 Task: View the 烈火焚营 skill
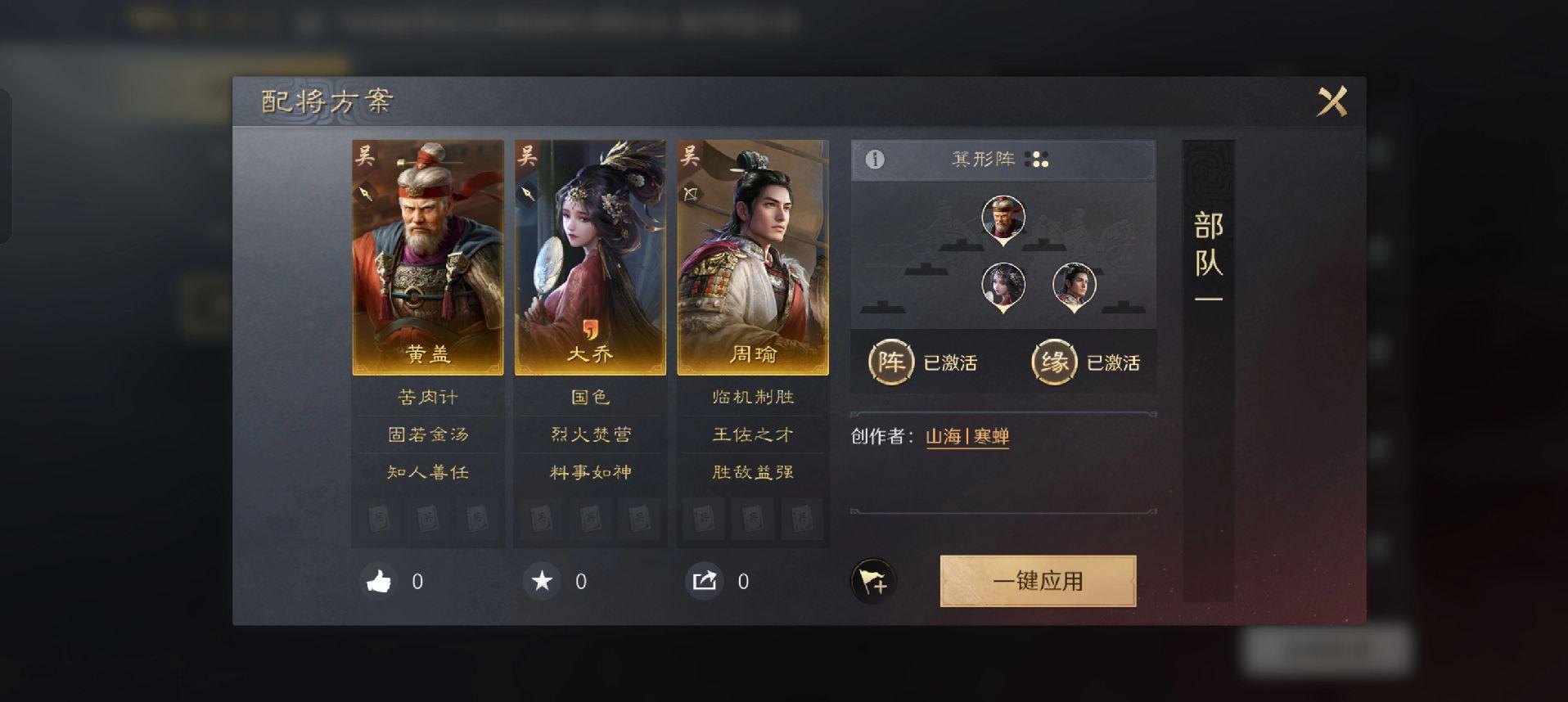(589, 434)
